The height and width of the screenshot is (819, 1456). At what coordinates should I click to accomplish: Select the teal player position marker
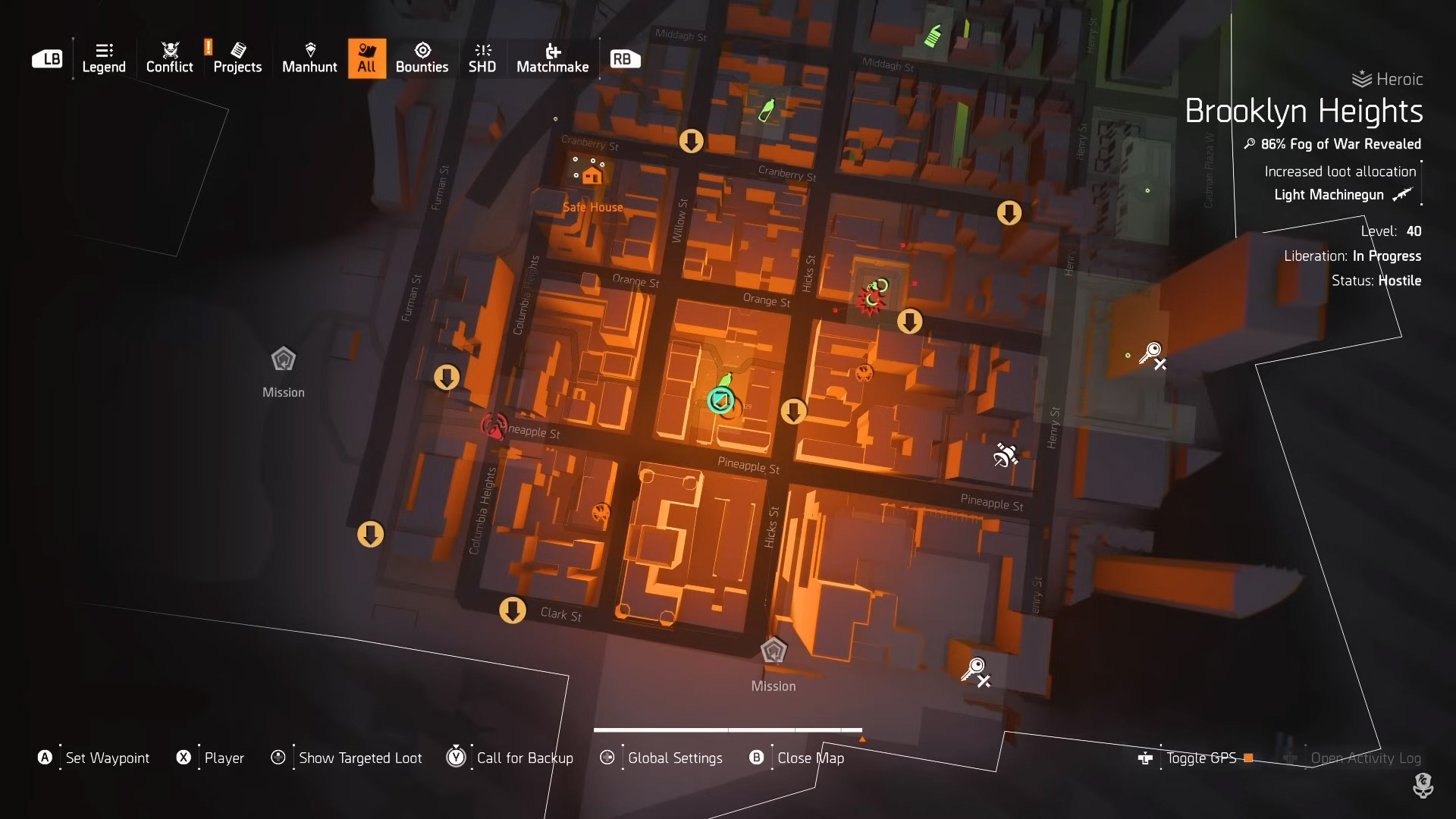click(720, 400)
